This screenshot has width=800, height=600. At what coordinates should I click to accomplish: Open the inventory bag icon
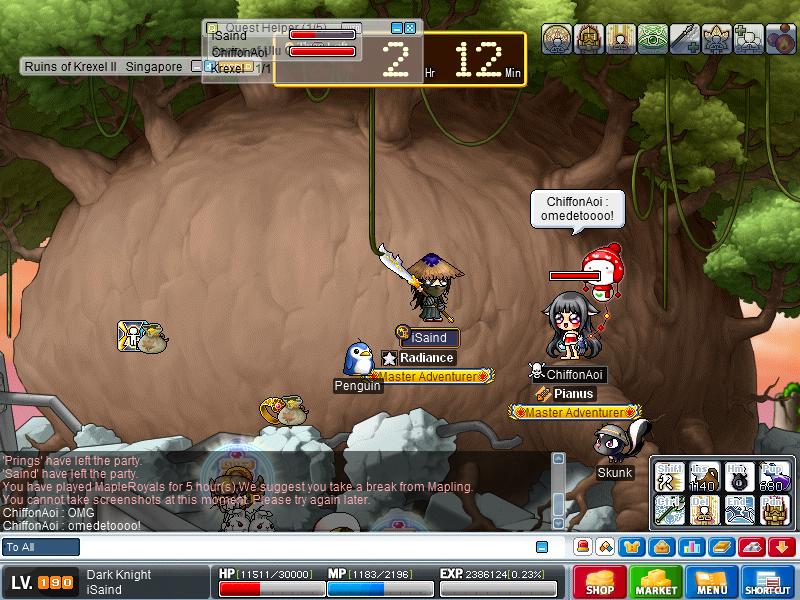pyautogui.click(x=661, y=547)
